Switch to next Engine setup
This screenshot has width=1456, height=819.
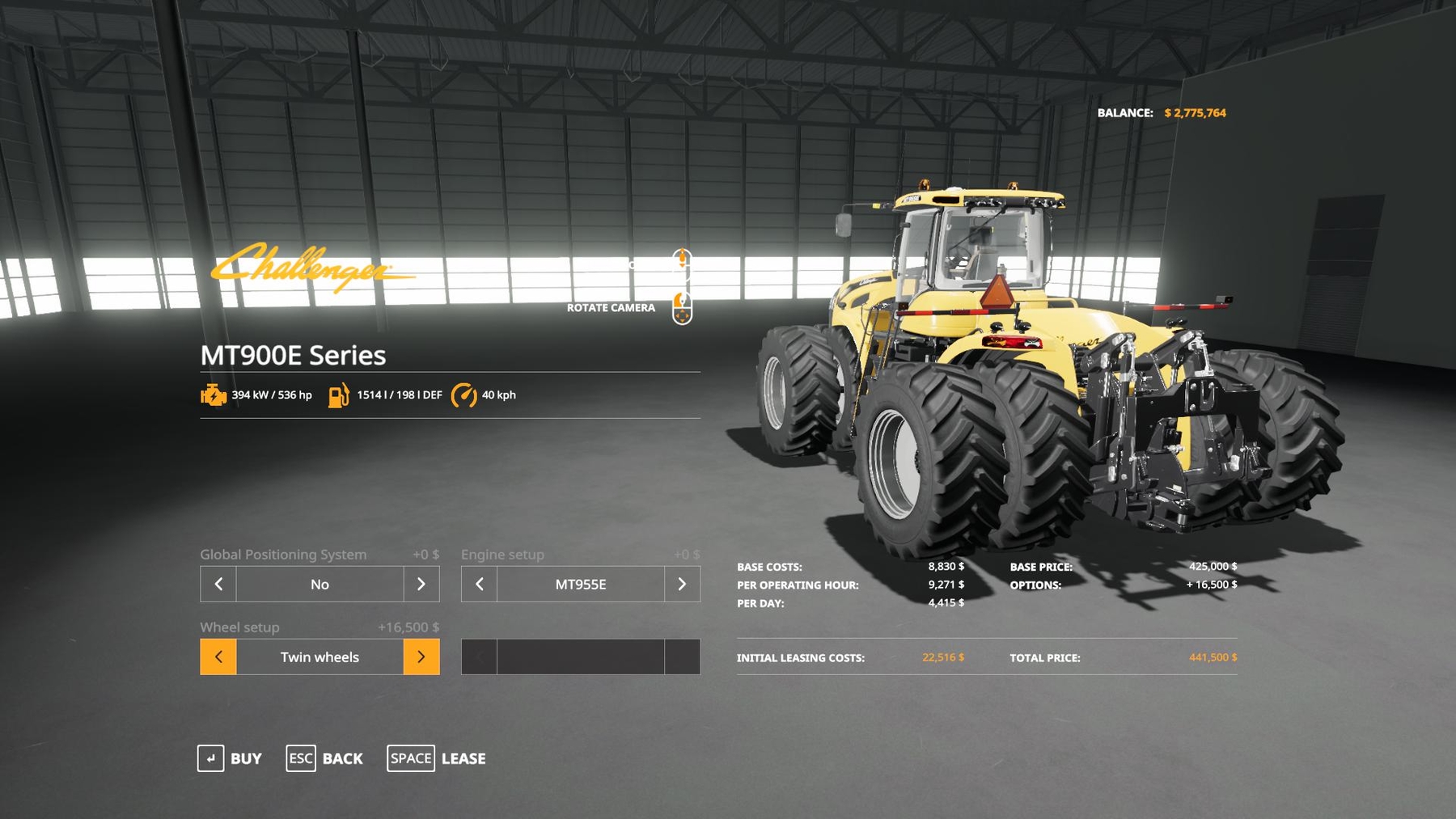click(682, 584)
